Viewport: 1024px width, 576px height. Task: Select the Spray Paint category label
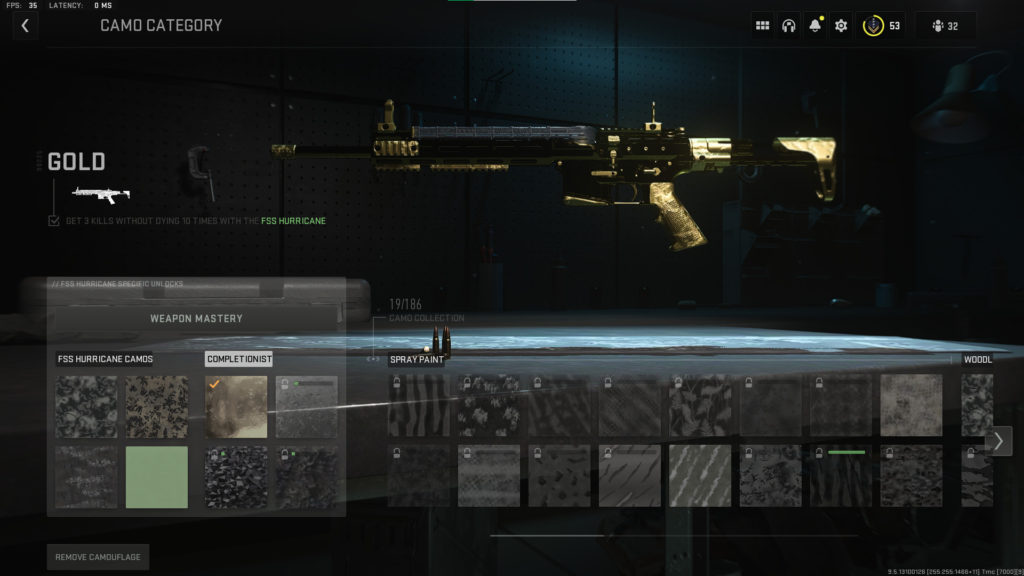(x=416, y=359)
